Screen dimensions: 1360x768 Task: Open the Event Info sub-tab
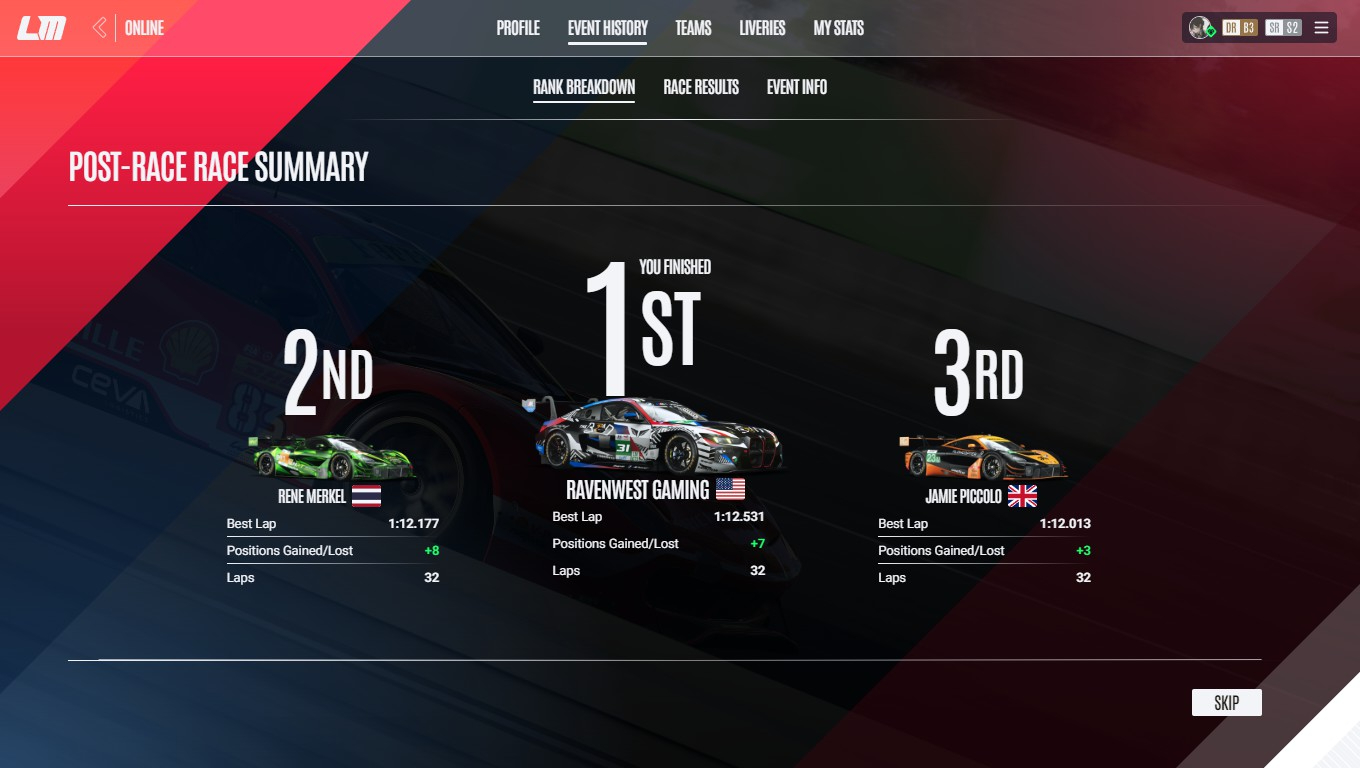[x=797, y=87]
